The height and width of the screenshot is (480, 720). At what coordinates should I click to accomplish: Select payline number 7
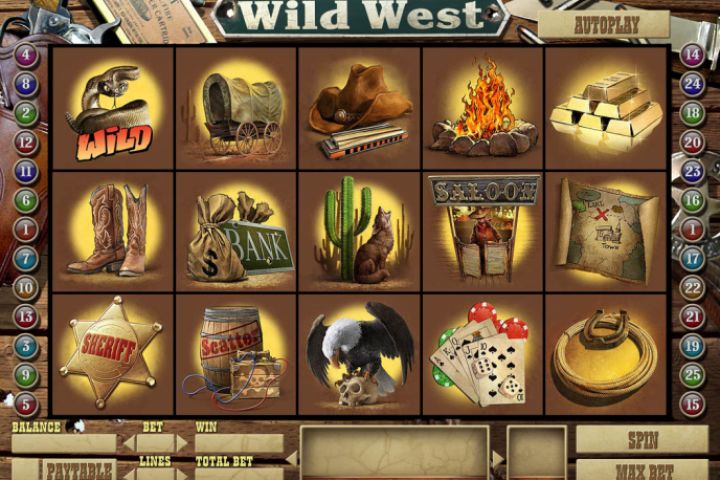(x=27, y=259)
